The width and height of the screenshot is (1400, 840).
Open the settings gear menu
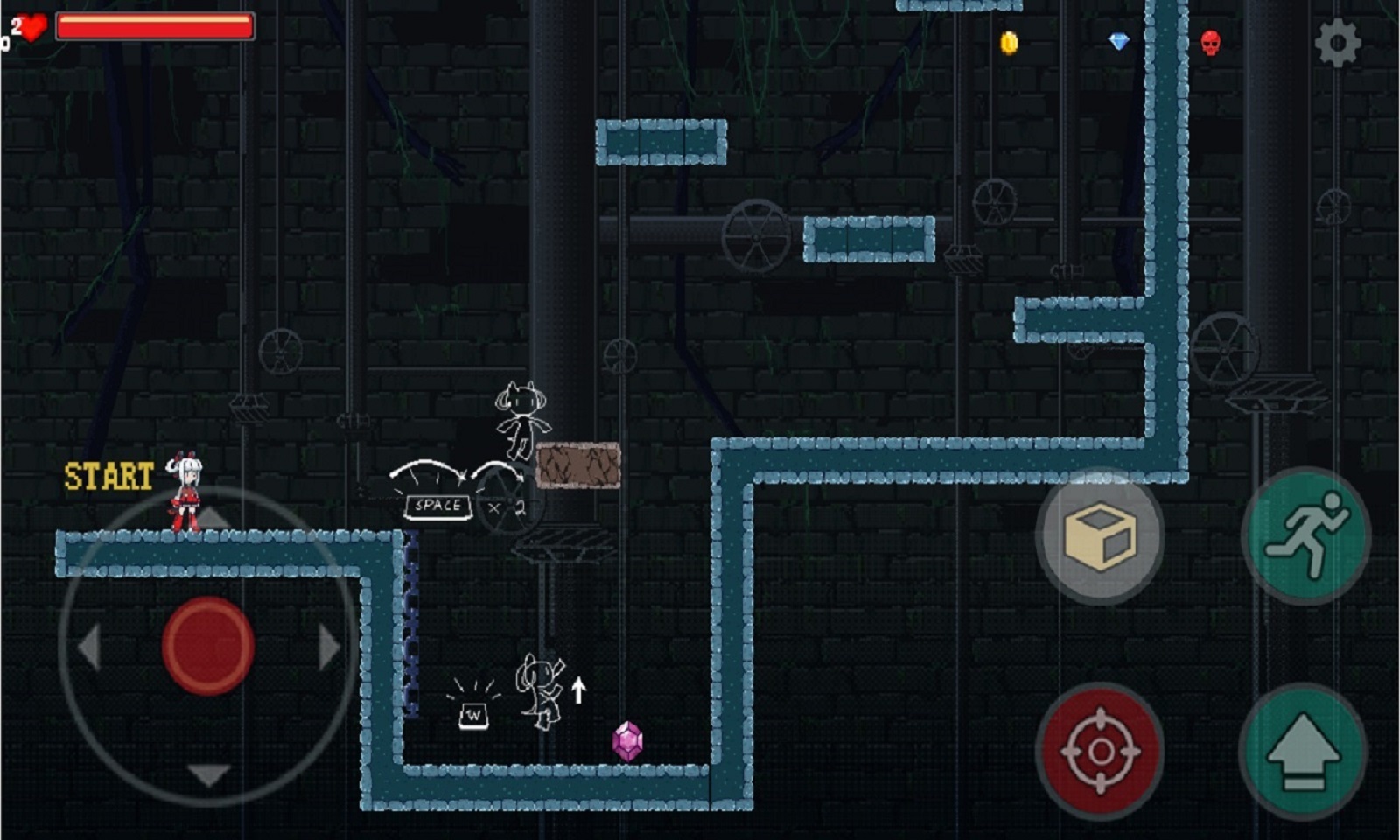point(1338,42)
